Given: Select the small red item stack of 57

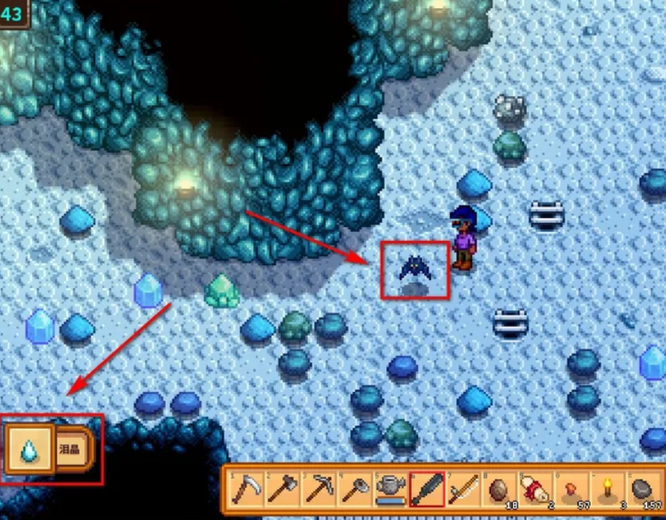Looking at the screenshot, I should tap(571, 490).
